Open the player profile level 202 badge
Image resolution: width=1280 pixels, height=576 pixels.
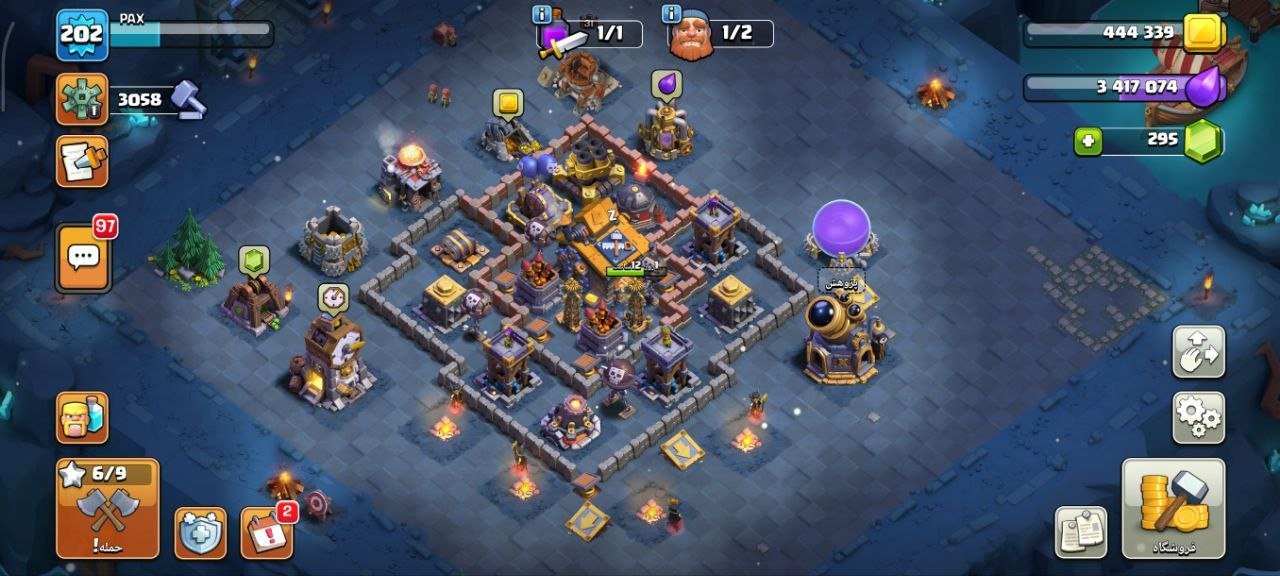(82, 34)
